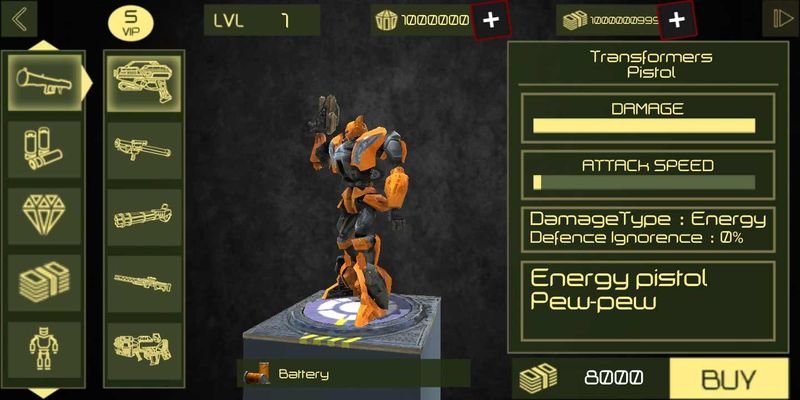The image size is (800, 400).
Task: Open the diamond gems category
Action: [44, 216]
